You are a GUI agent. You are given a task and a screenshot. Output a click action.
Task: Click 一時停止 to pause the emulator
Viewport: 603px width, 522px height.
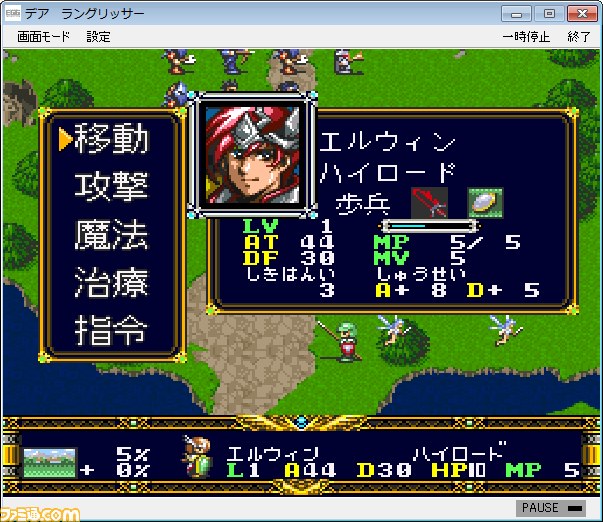click(x=526, y=37)
